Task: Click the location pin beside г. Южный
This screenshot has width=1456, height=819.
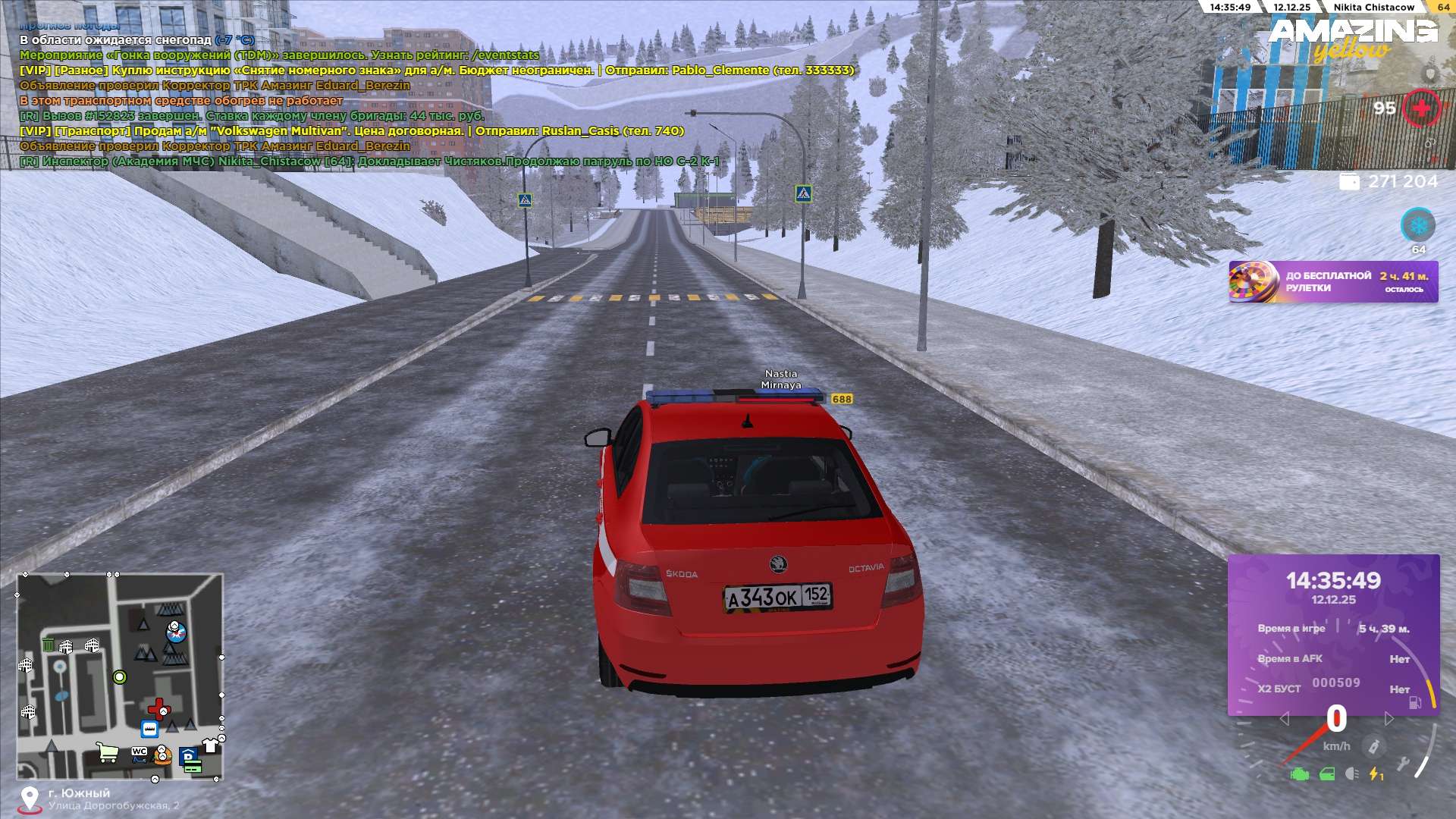Action: pos(30,799)
